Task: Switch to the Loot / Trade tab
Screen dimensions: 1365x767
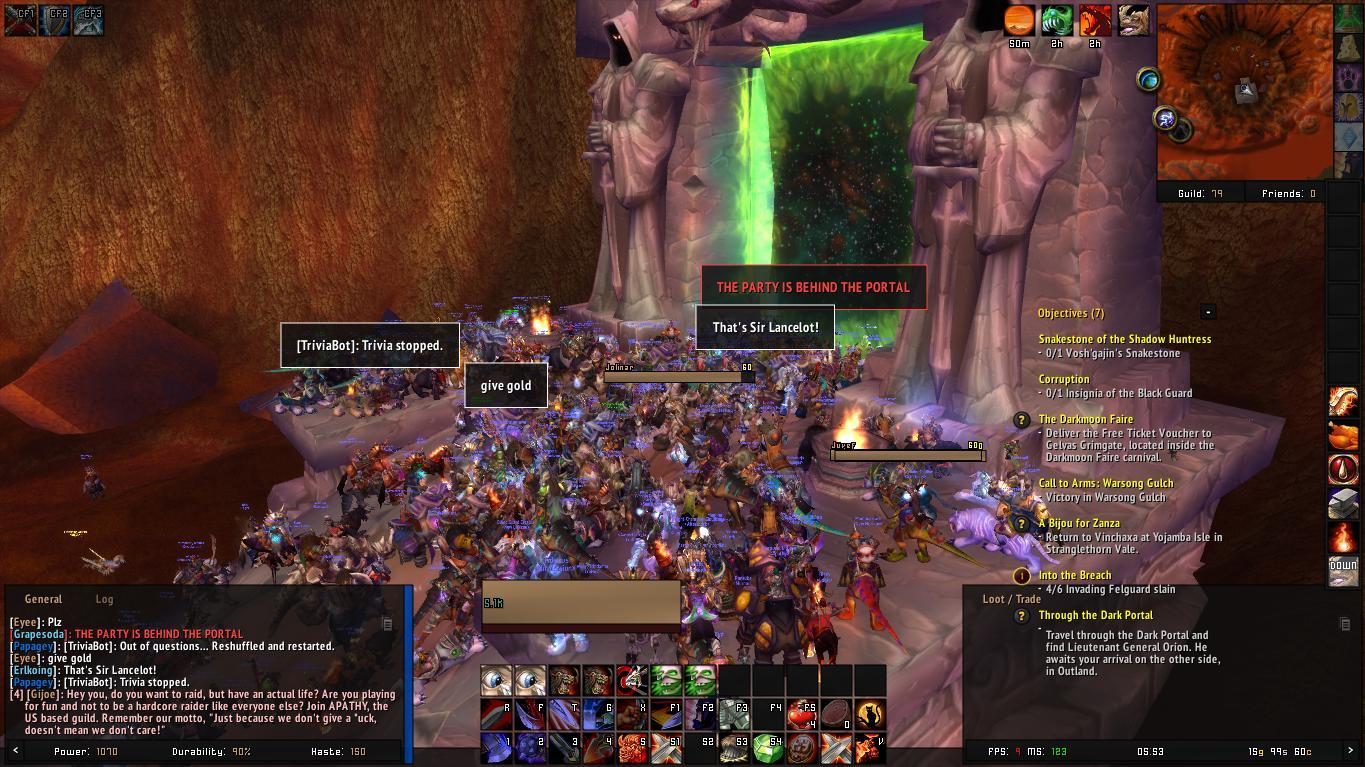Action: click(x=1011, y=599)
